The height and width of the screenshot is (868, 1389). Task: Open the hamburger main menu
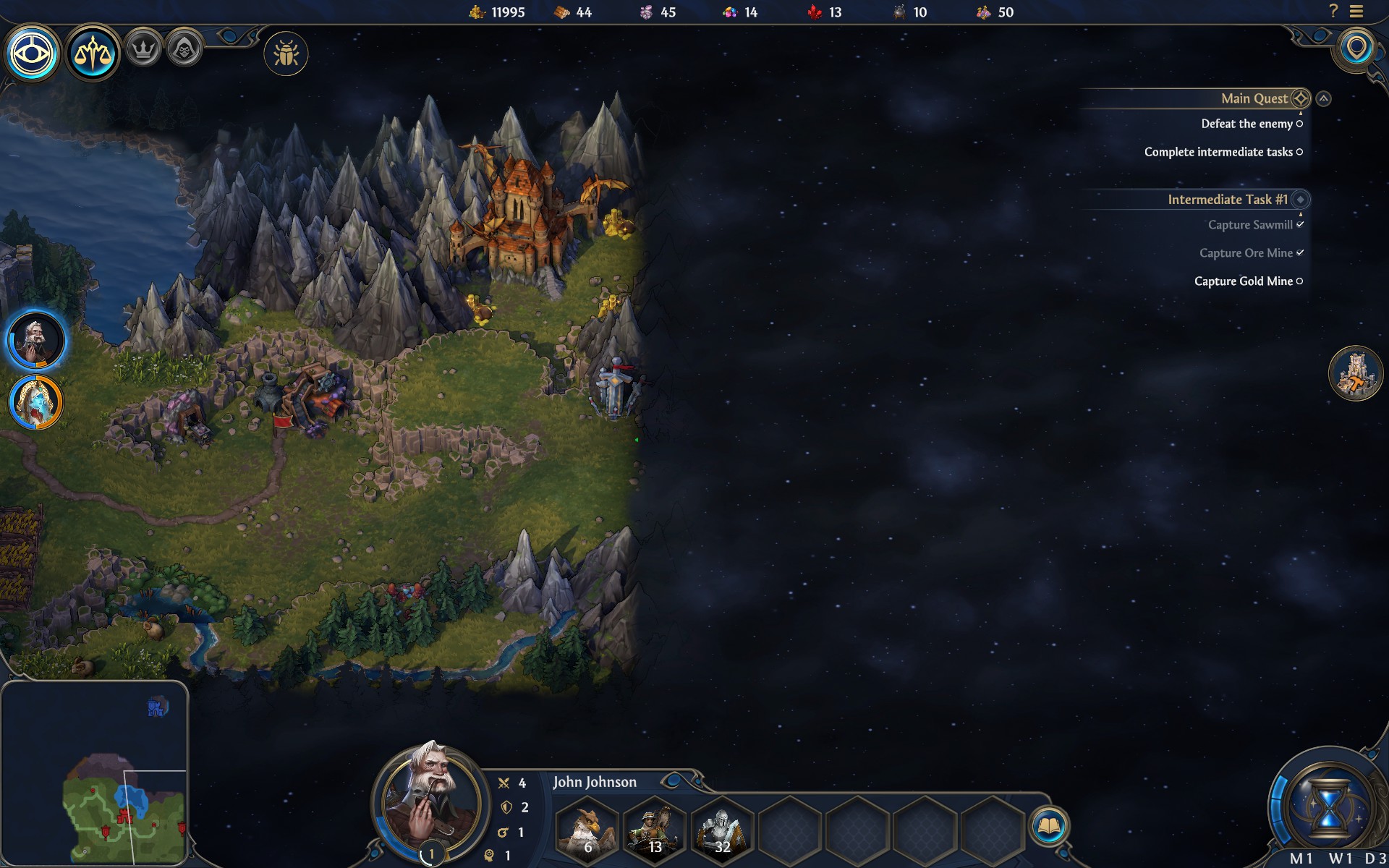[x=1356, y=12]
